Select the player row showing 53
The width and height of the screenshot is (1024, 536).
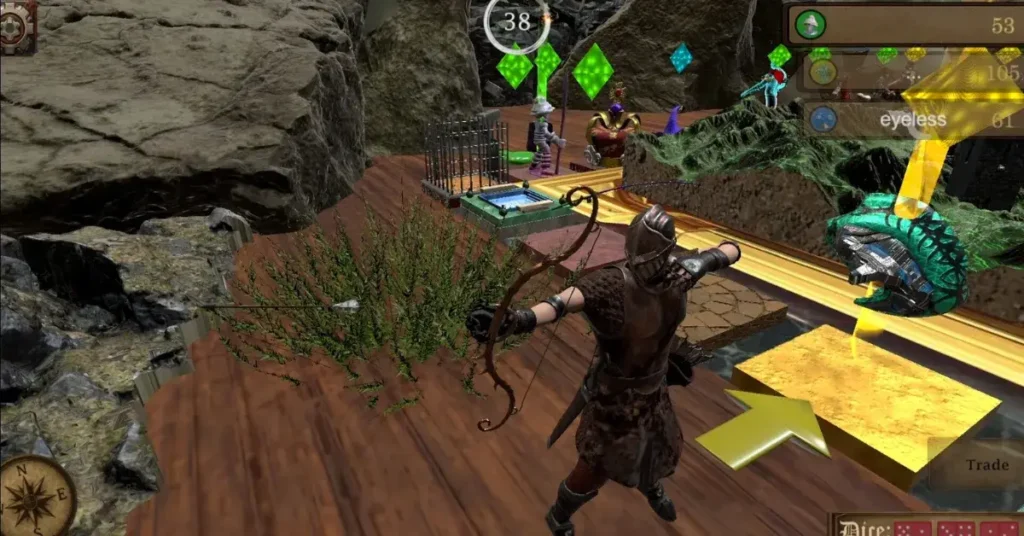click(x=905, y=25)
